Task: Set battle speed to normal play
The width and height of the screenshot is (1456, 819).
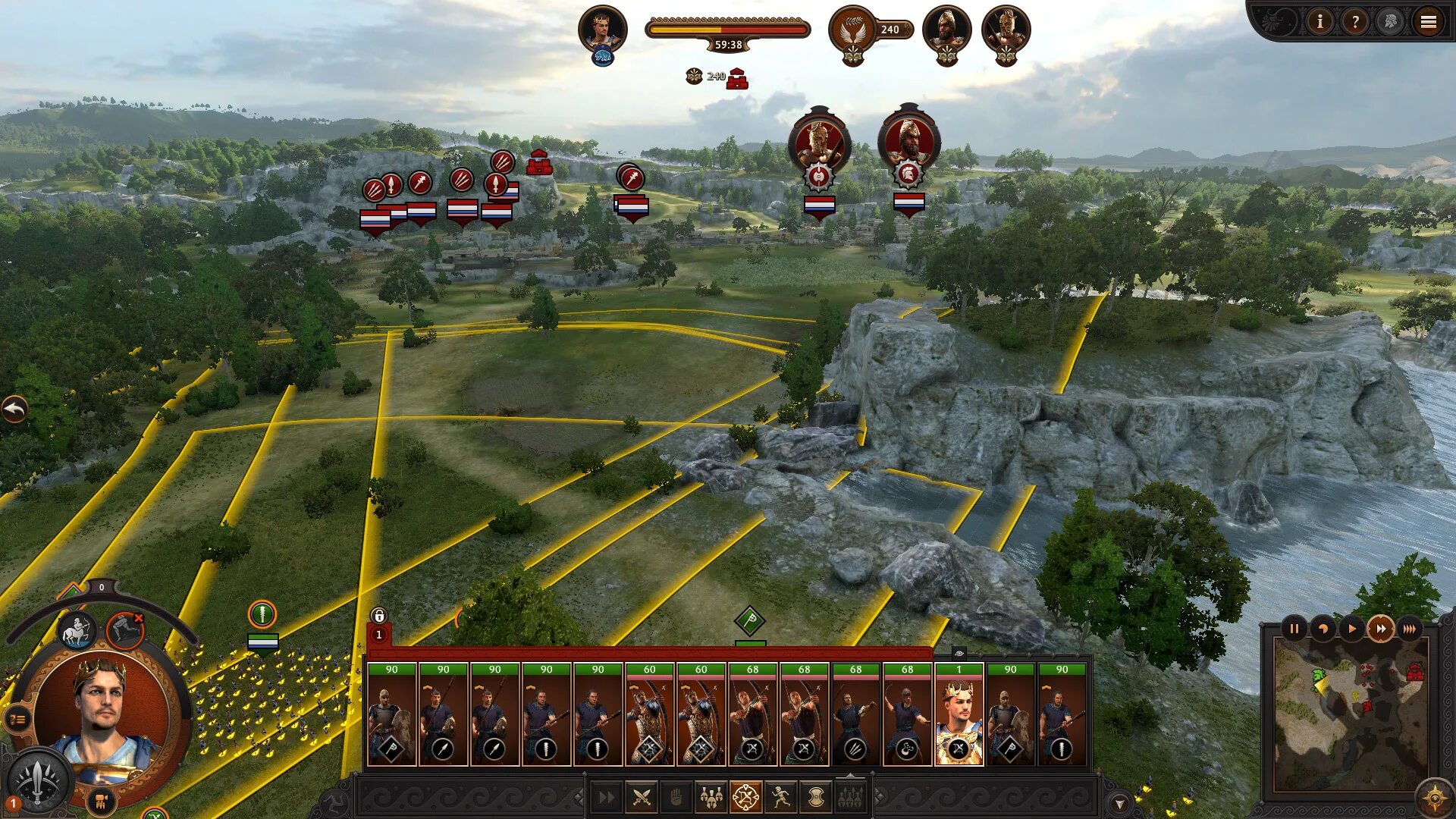Action: (x=1351, y=629)
